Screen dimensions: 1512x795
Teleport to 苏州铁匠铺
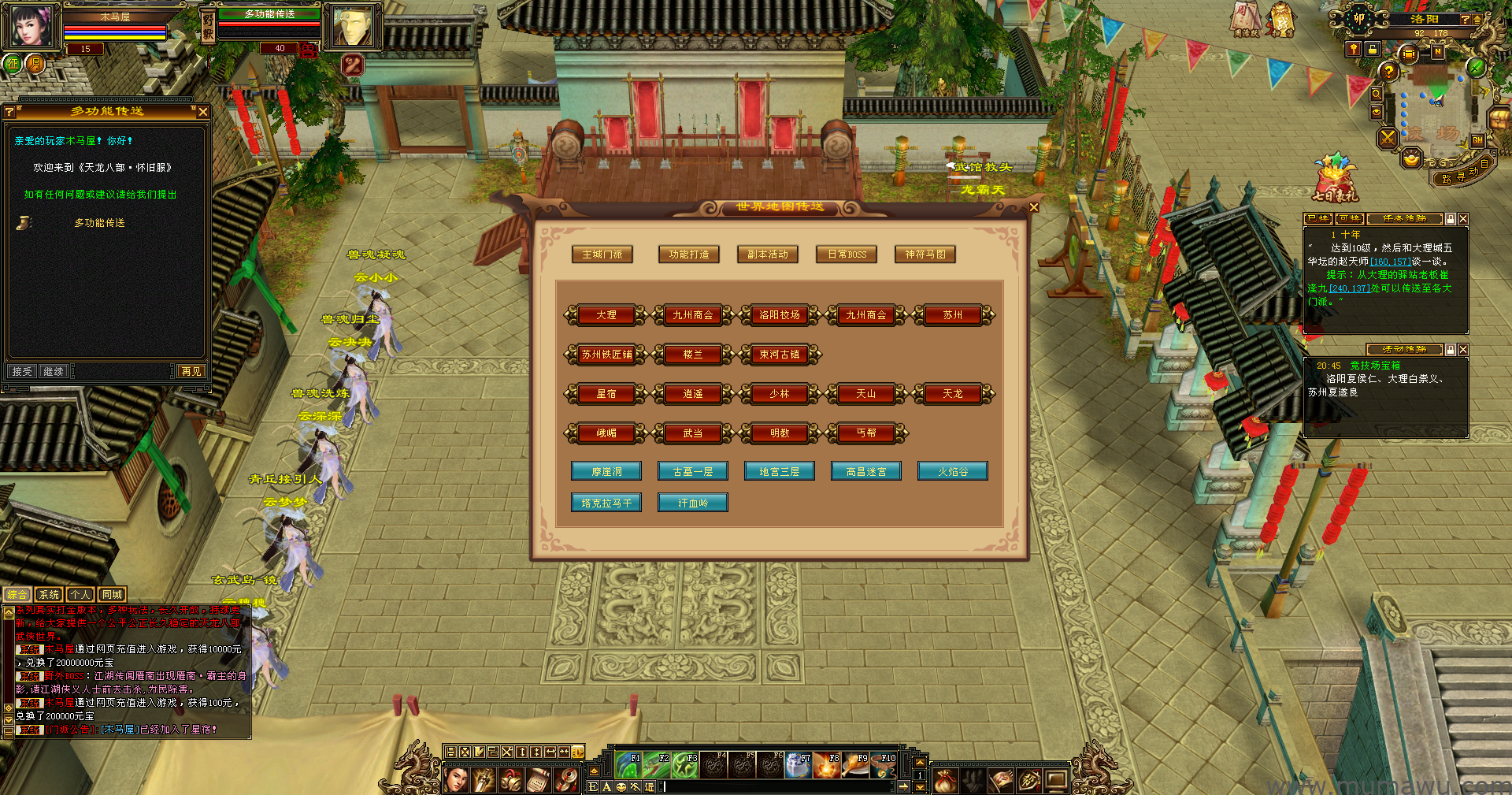pos(606,355)
